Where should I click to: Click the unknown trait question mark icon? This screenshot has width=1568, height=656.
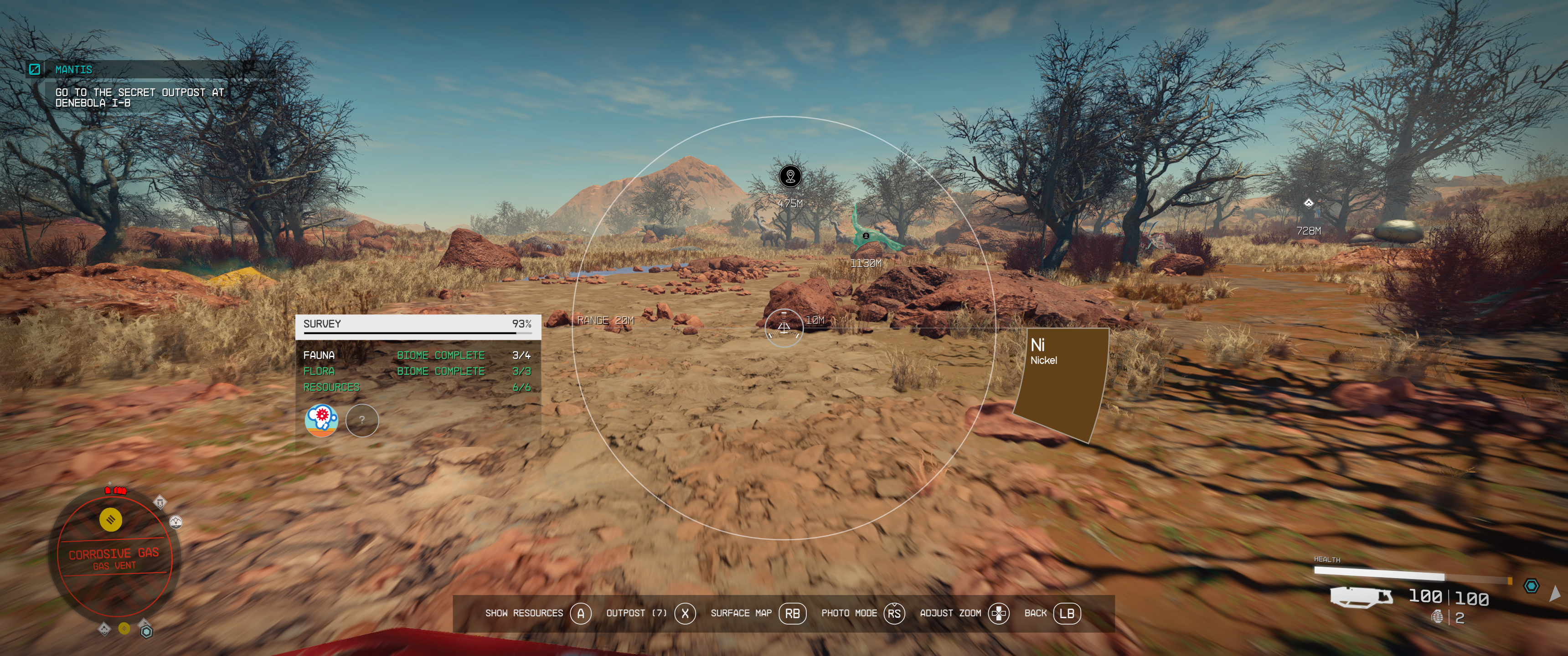(362, 420)
